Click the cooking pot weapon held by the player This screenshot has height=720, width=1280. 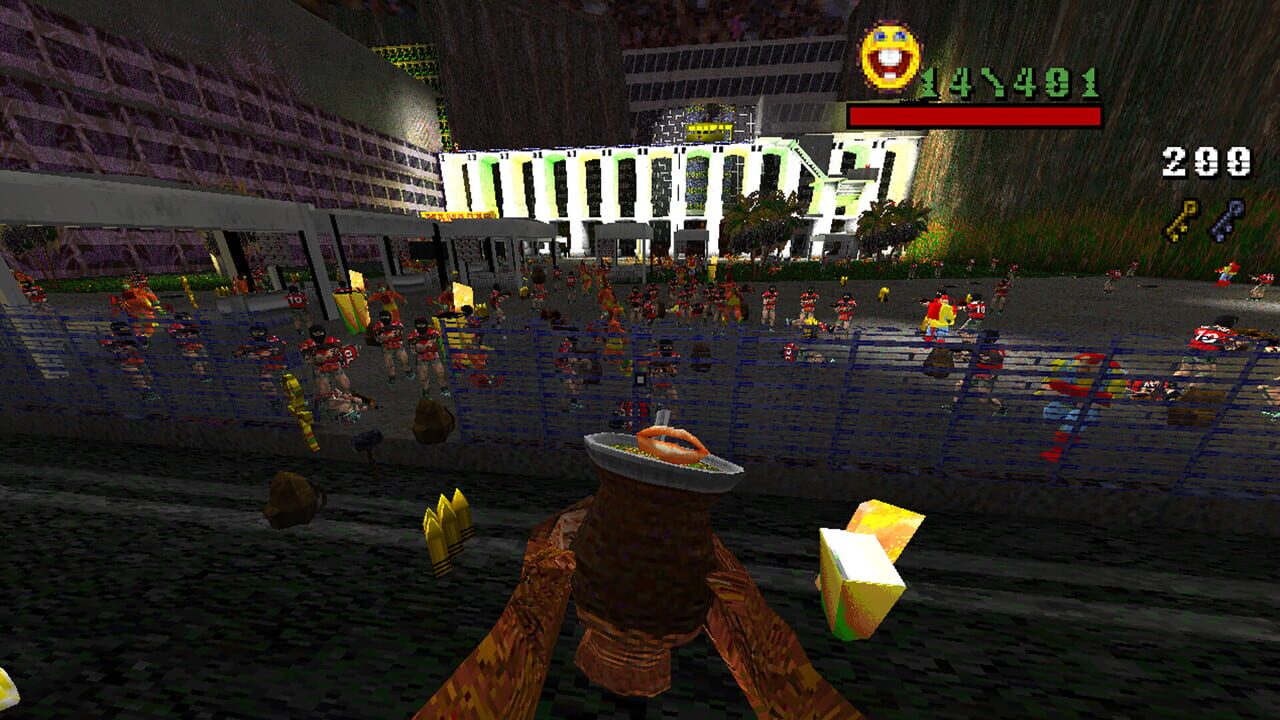tap(650, 545)
